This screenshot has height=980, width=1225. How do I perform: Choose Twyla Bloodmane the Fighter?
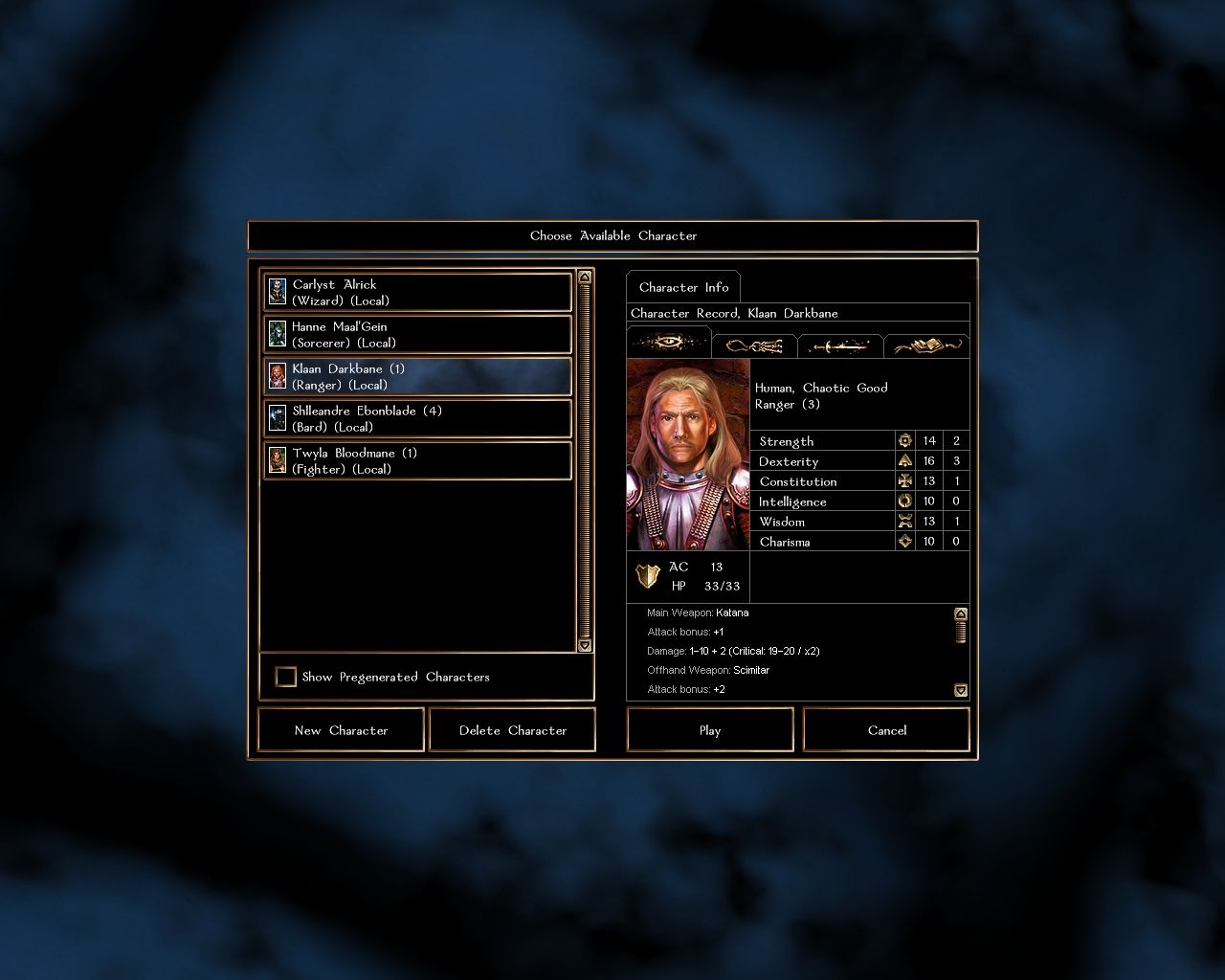[x=417, y=460]
